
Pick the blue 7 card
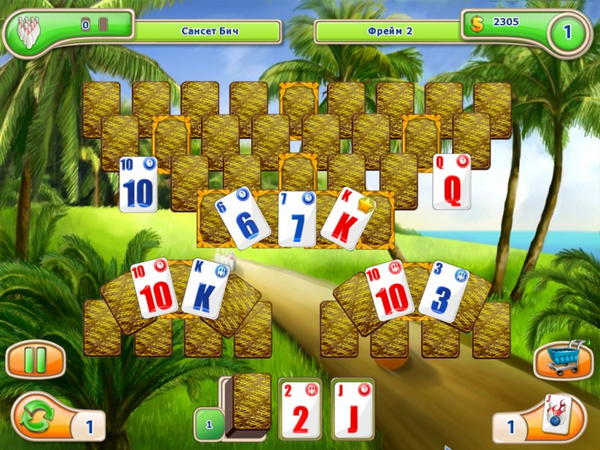coord(296,219)
